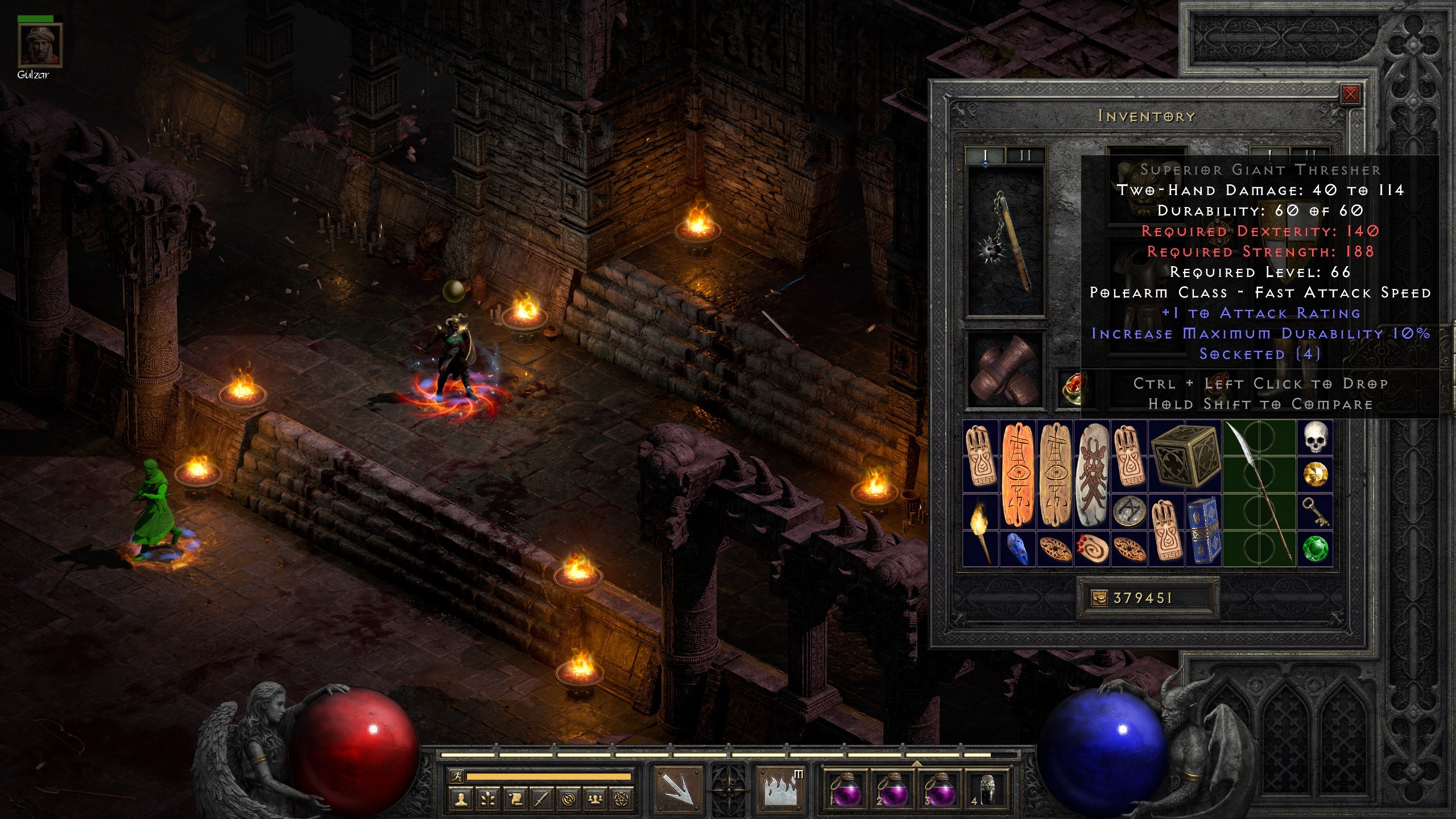This screenshot has height=819, width=1456.
Task: Click Gulzar's mercenary portrait
Action: point(39,46)
